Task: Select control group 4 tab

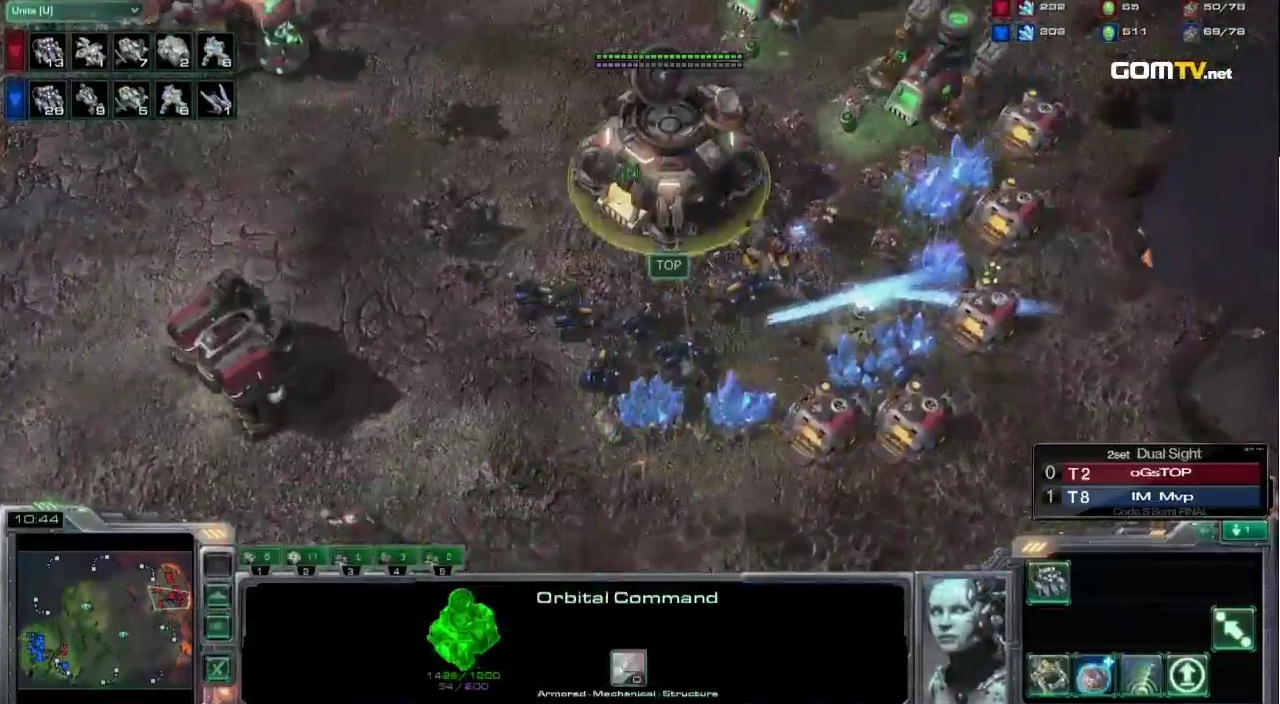Action: pyautogui.click(x=397, y=558)
